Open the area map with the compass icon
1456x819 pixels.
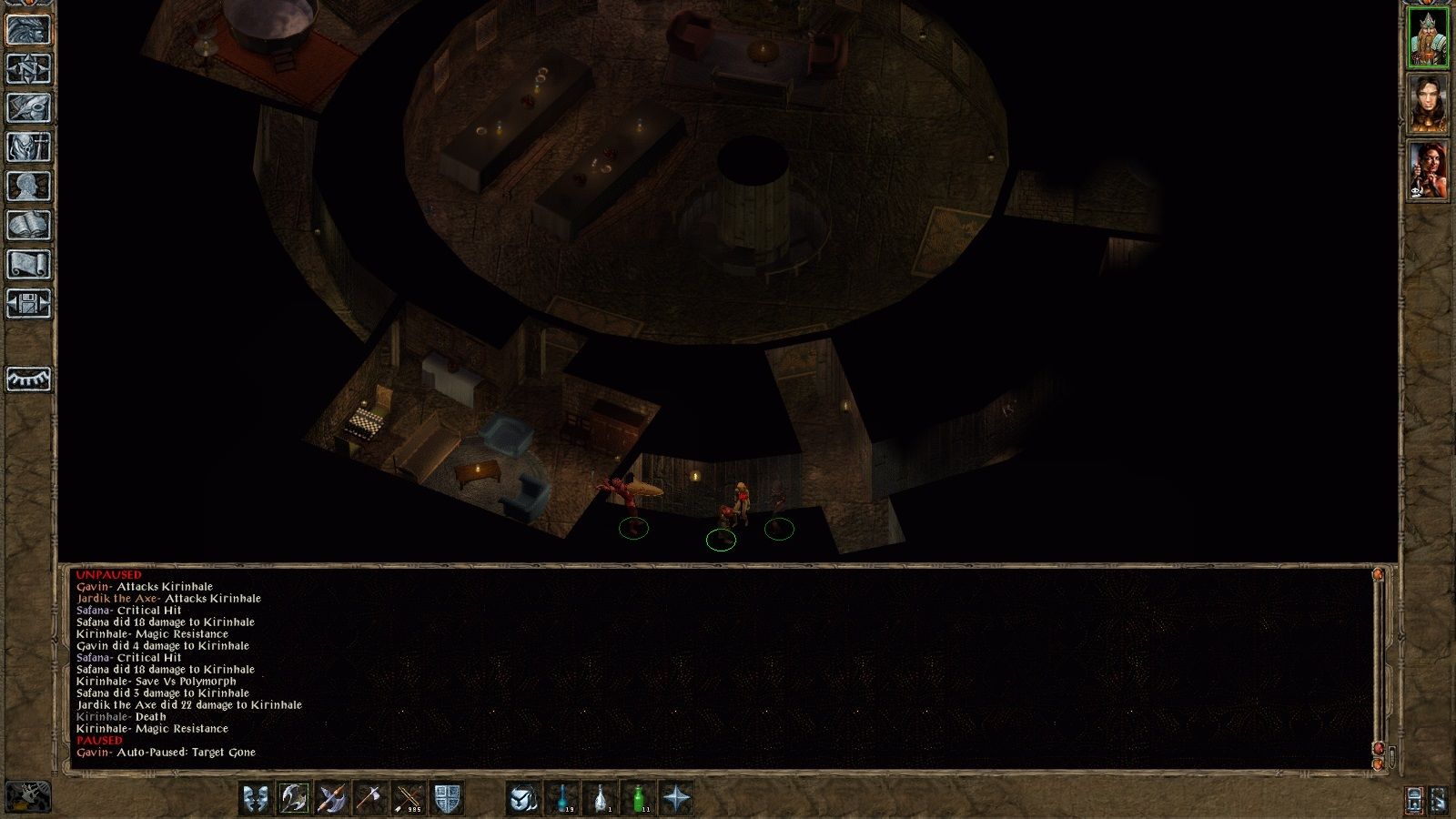pyautogui.click(x=29, y=69)
